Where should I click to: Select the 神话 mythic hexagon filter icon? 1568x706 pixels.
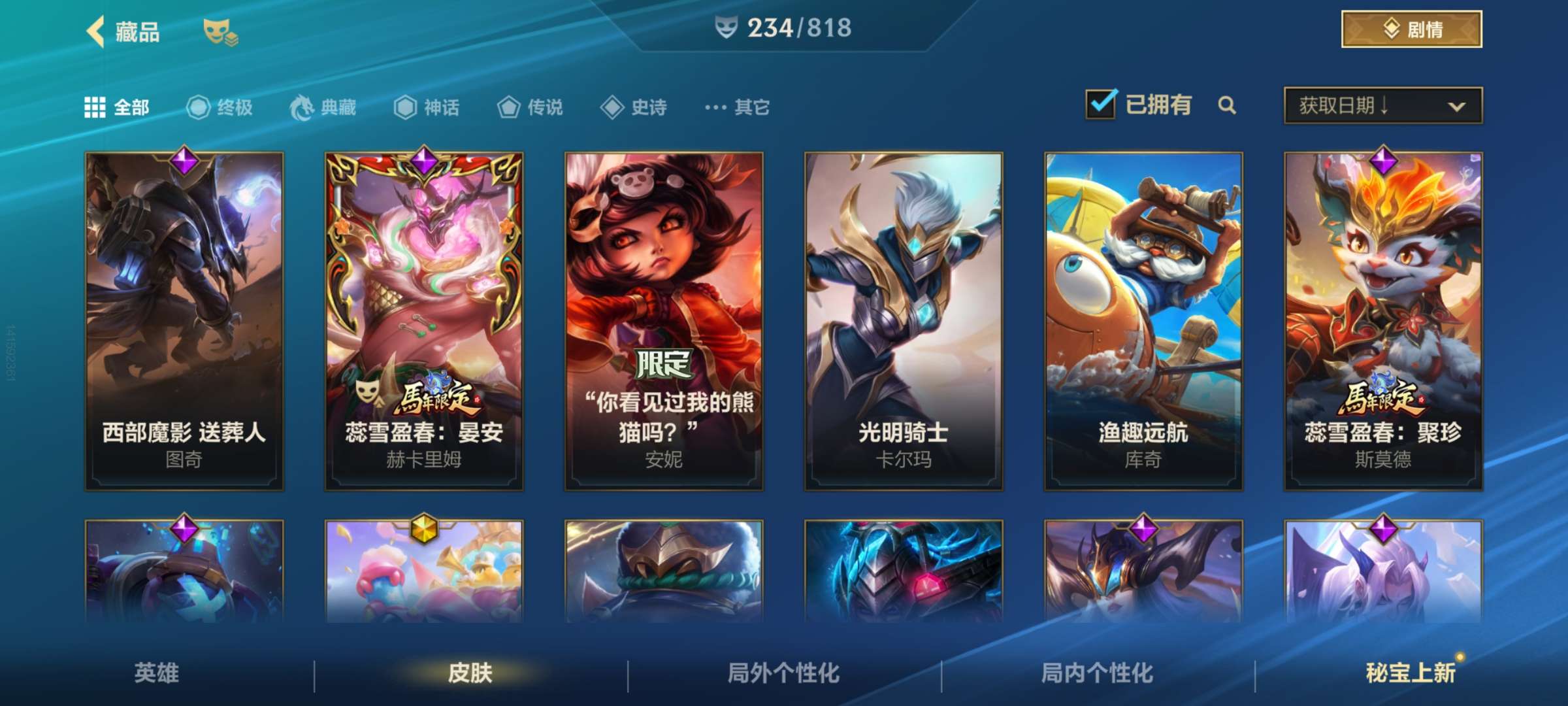coord(405,108)
